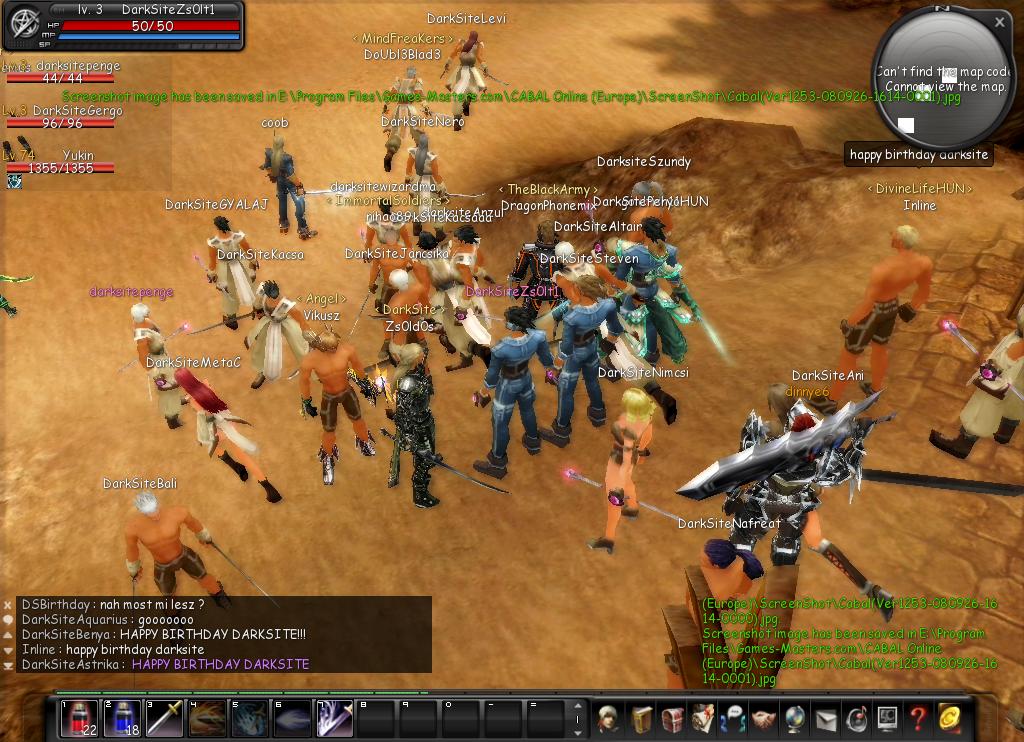This screenshot has height=742, width=1024.
Task: Use the white wind skill in slot 6
Action: [293, 718]
